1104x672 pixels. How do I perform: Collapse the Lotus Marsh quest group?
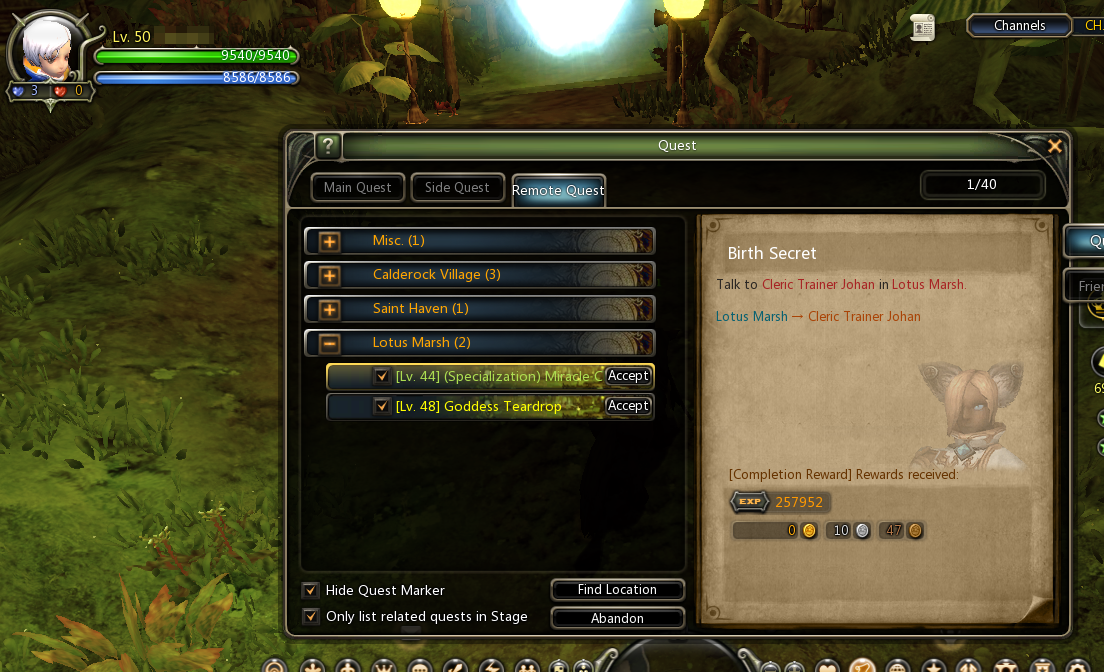pos(329,344)
